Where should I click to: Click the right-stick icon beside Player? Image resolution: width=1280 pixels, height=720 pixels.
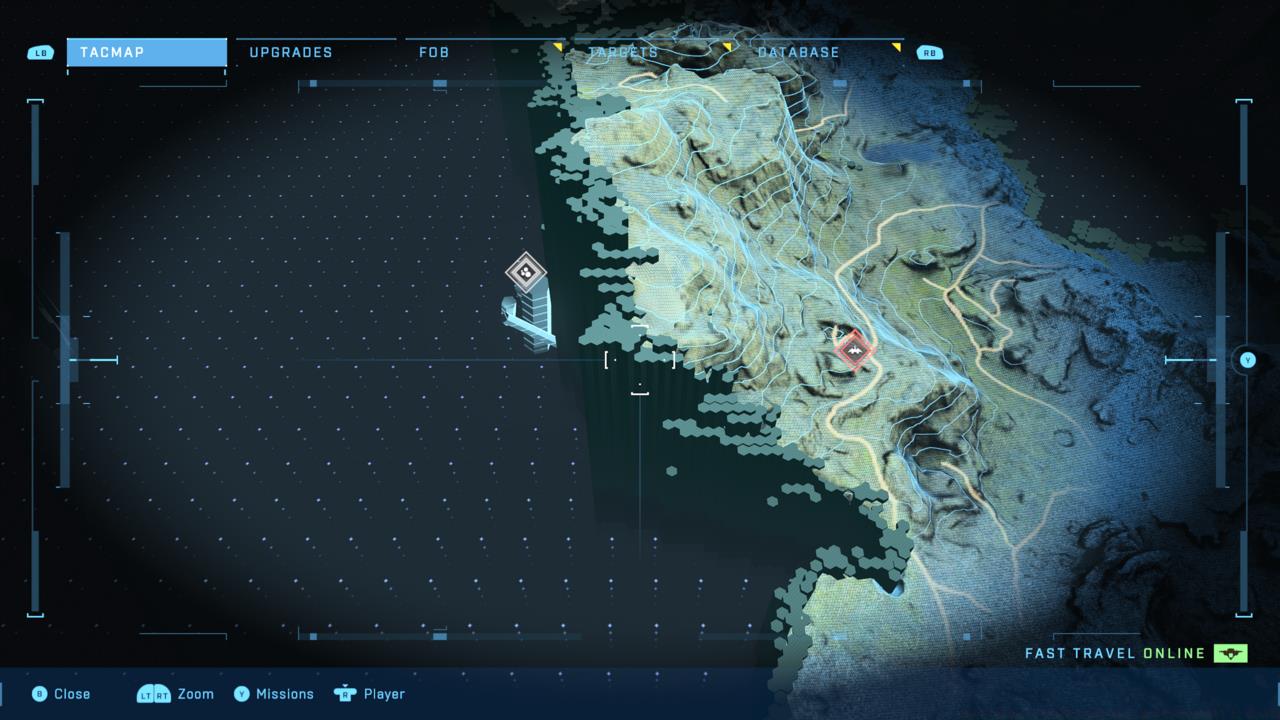click(x=344, y=693)
